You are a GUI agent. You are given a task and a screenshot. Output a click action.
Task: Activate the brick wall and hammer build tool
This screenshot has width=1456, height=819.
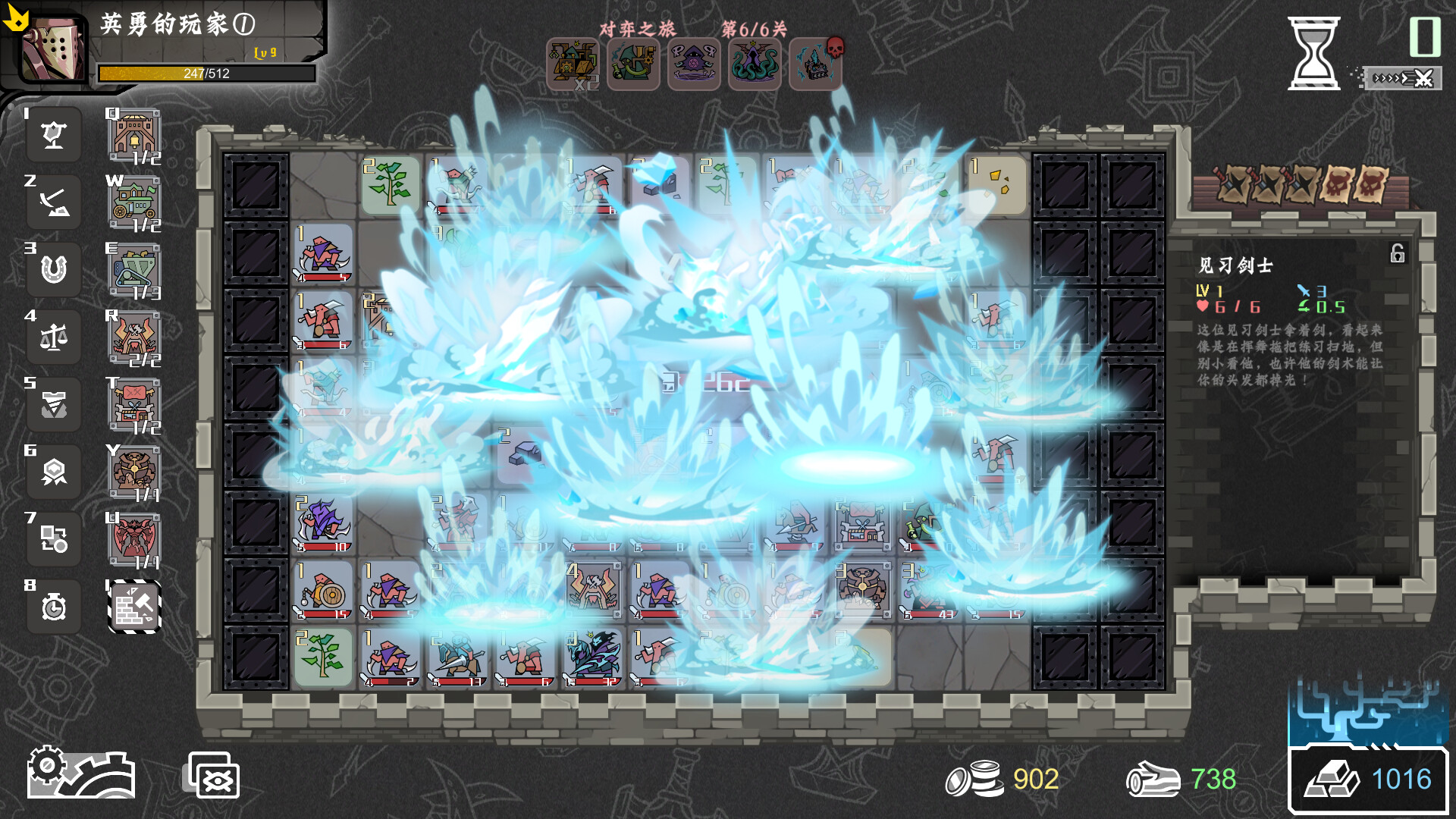[133, 607]
